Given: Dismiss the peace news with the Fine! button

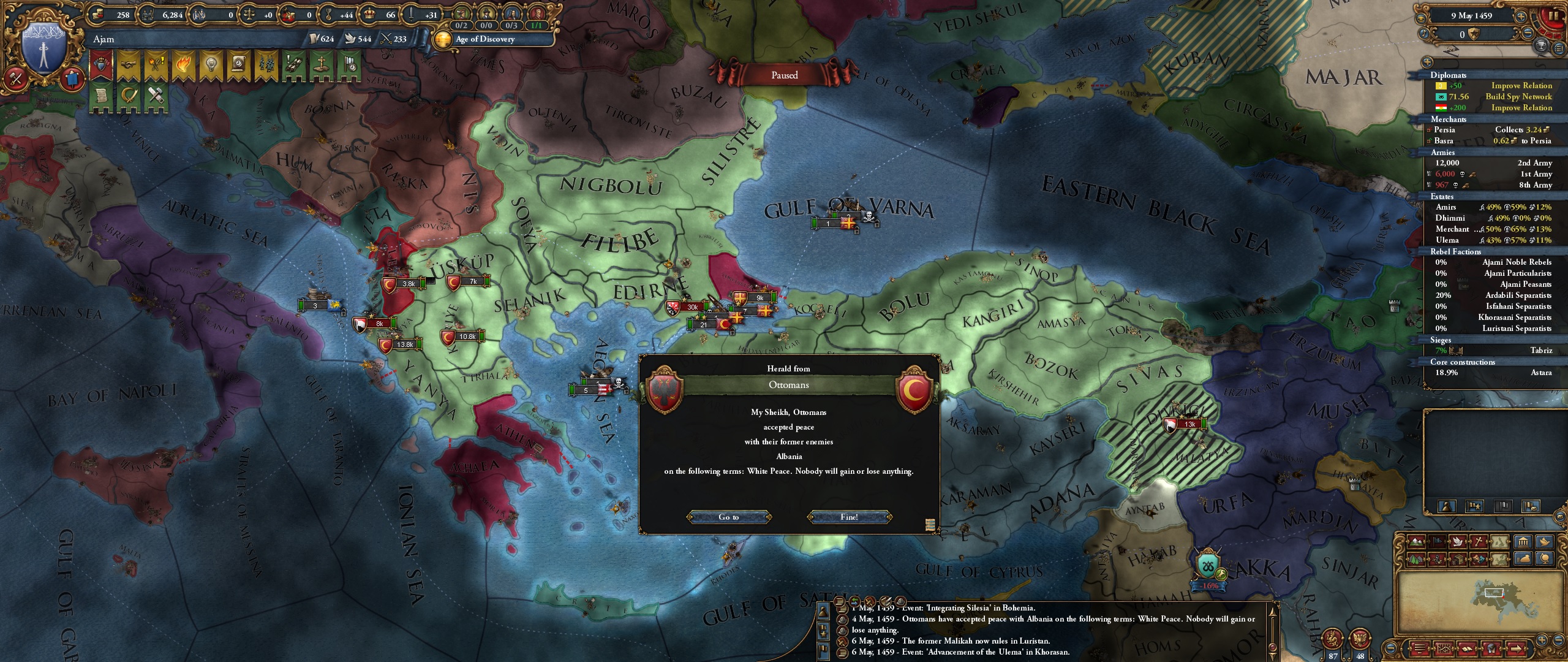Looking at the screenshot, I should click(x=850, y=517).
